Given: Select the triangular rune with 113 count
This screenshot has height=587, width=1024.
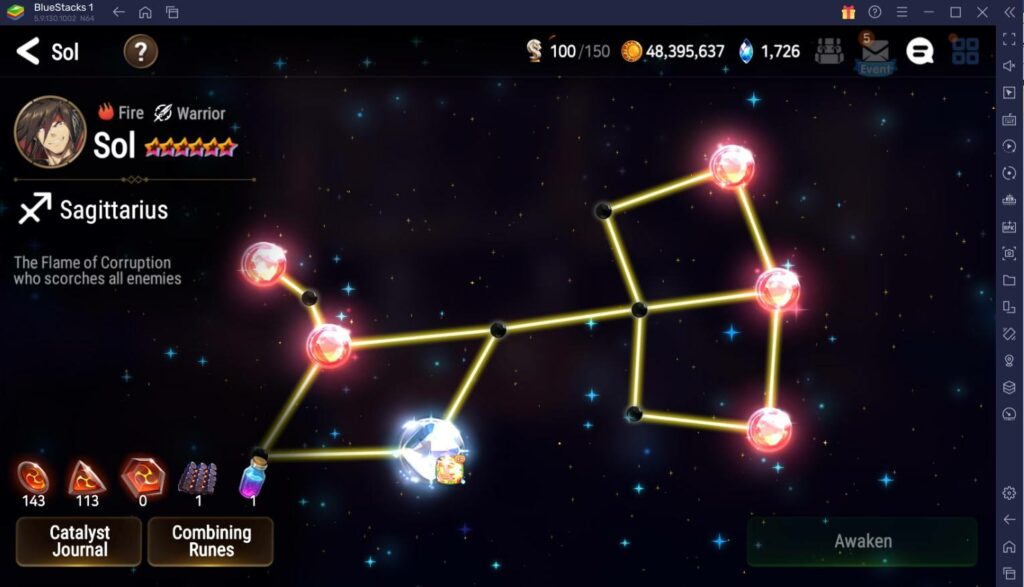Looking at the screenshot, I should [x=87, y=477].
